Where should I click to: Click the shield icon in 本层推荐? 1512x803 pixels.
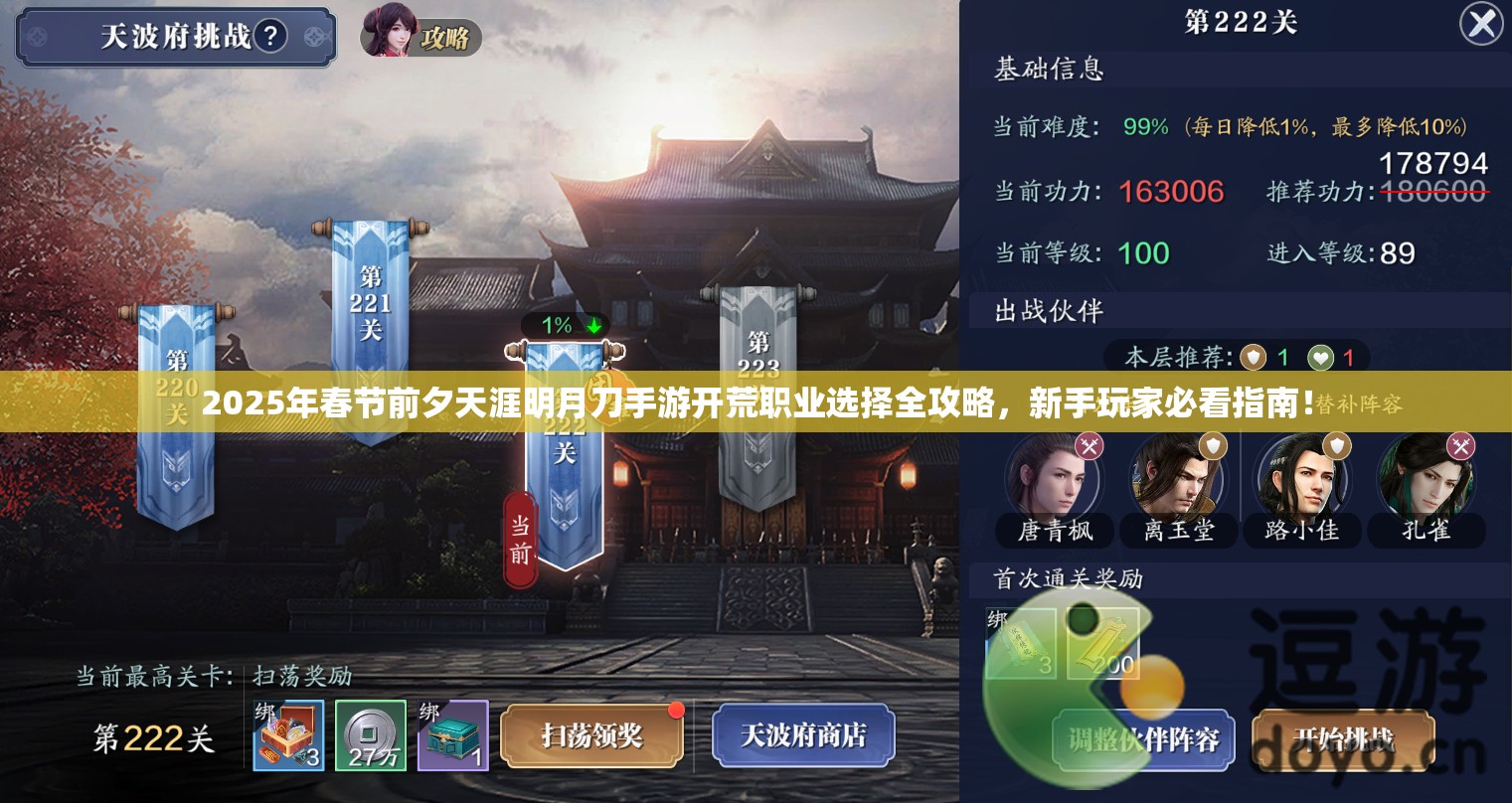[x=1256, y=357]
